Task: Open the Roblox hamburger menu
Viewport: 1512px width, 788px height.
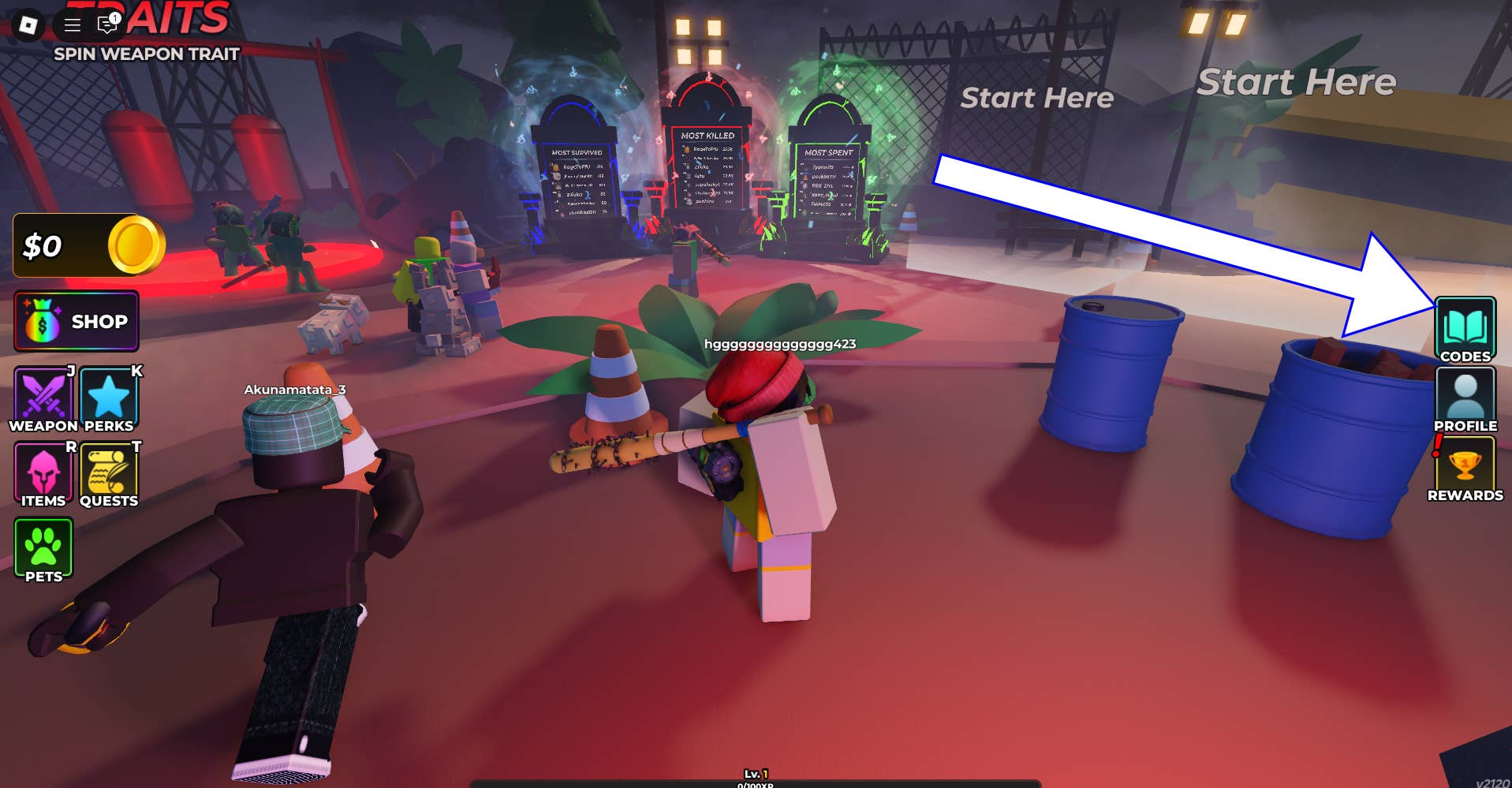Action: click(73, 25)
